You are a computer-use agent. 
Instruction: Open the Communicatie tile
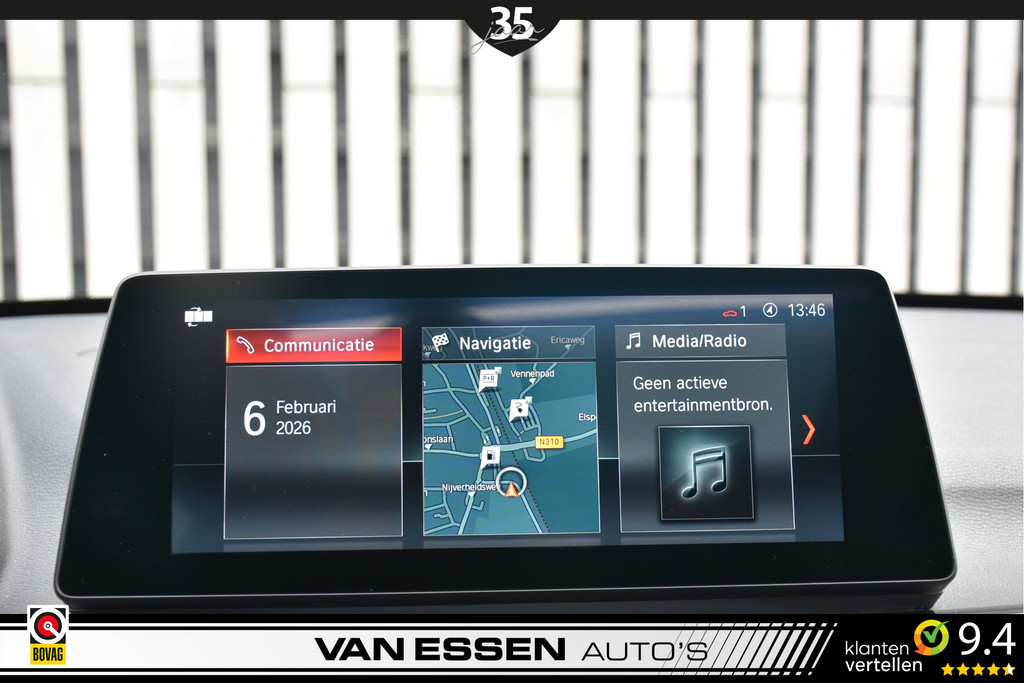(x=314, y=345)
